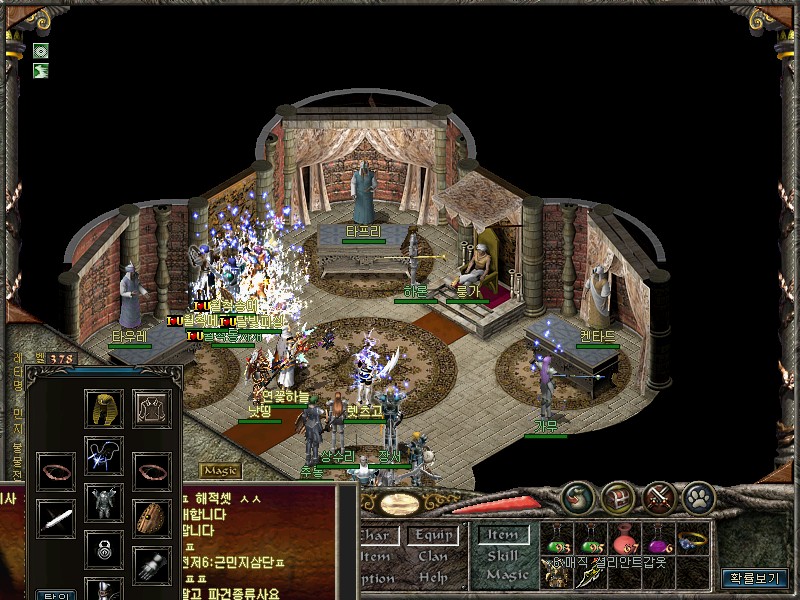Switch to the Item quick-slot tab
This screenshot has height=600, width=800.
(504, 536)
